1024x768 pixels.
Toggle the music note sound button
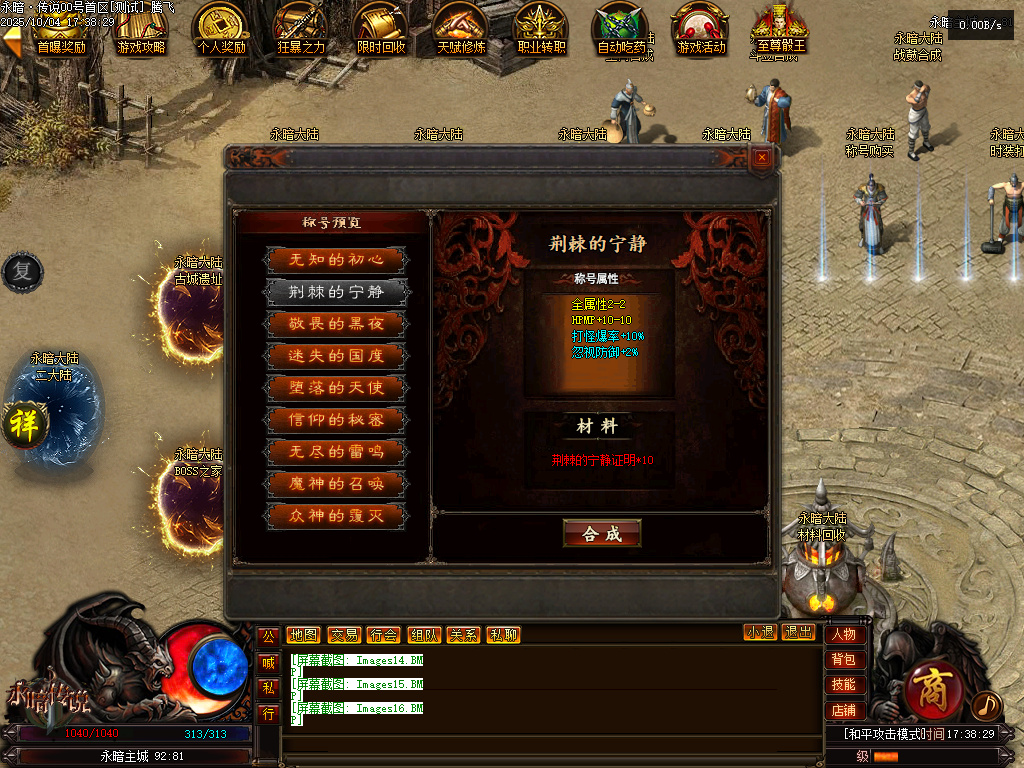point(986,706)
